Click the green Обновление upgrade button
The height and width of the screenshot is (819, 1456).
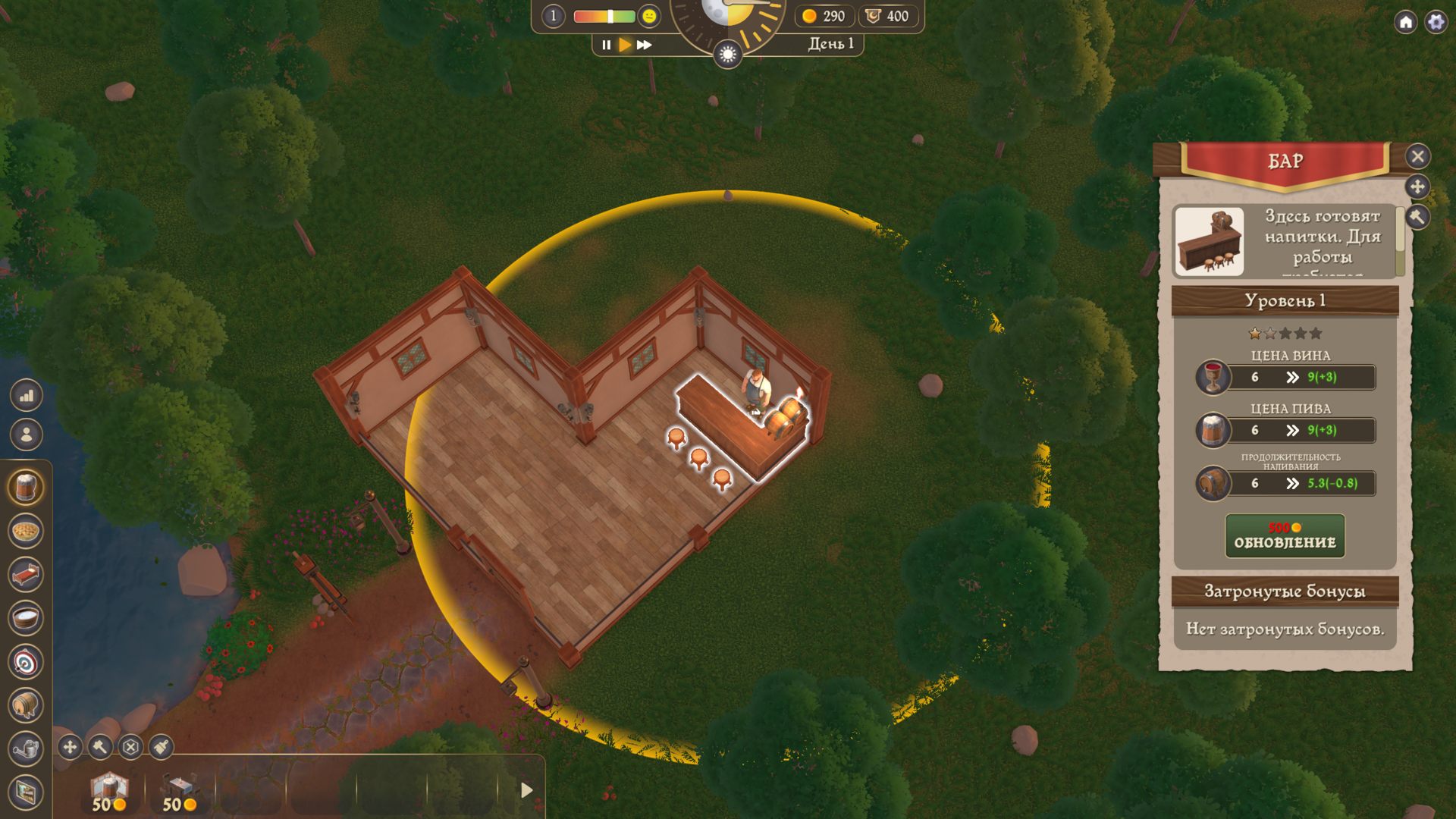click(x=1285, y=536)
